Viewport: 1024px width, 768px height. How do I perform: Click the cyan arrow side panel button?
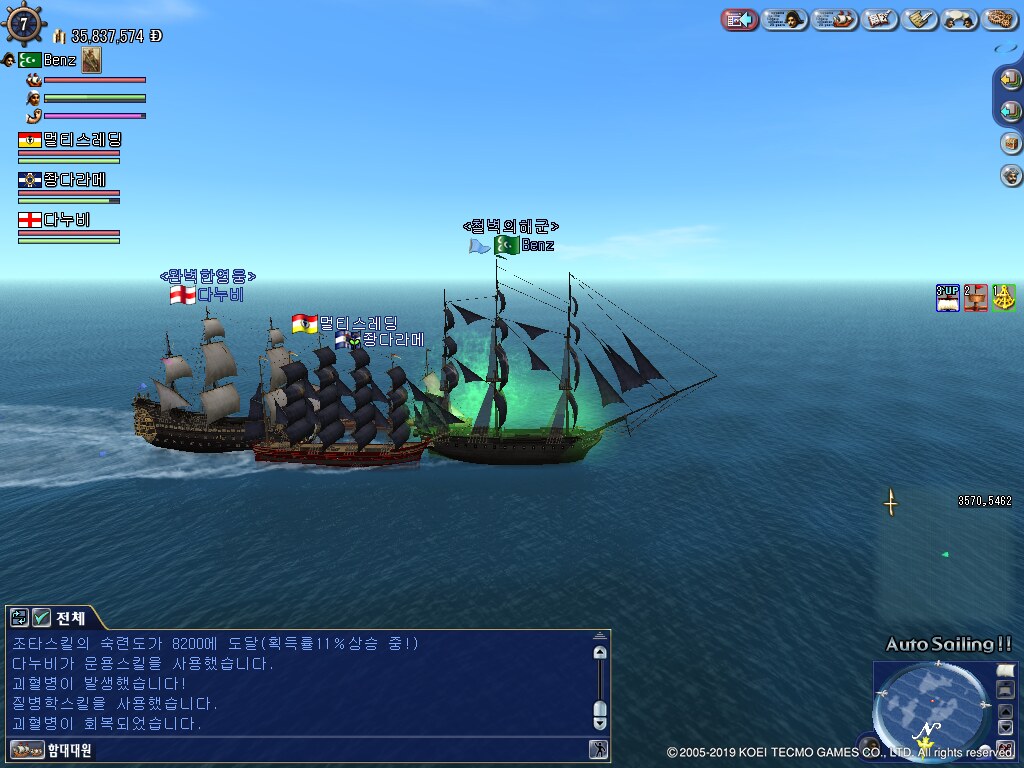(x=1011, y=111)
